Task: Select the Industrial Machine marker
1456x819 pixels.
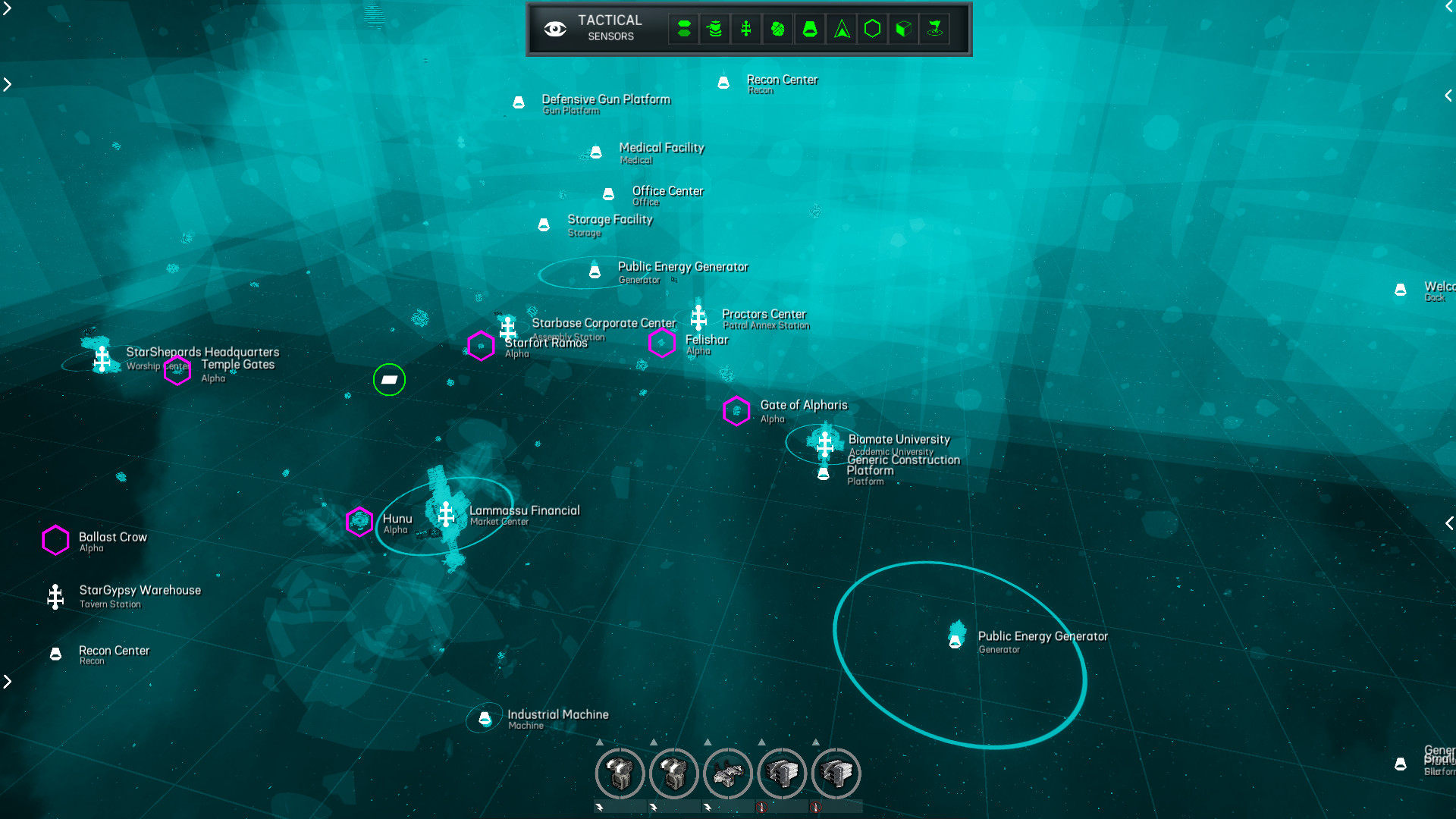Action: coord(485,717)
